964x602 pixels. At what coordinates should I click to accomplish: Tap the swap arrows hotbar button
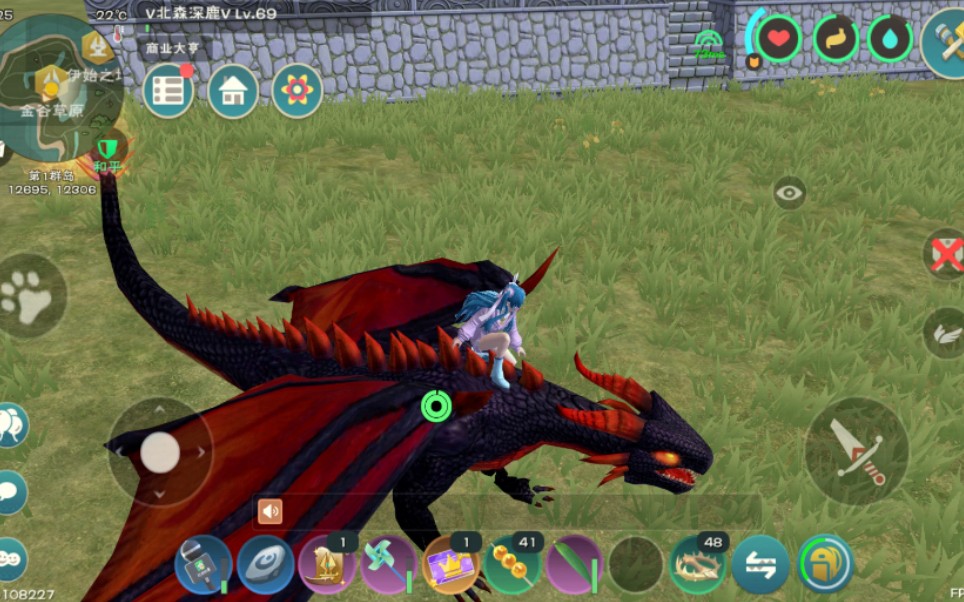coord(760,565)
